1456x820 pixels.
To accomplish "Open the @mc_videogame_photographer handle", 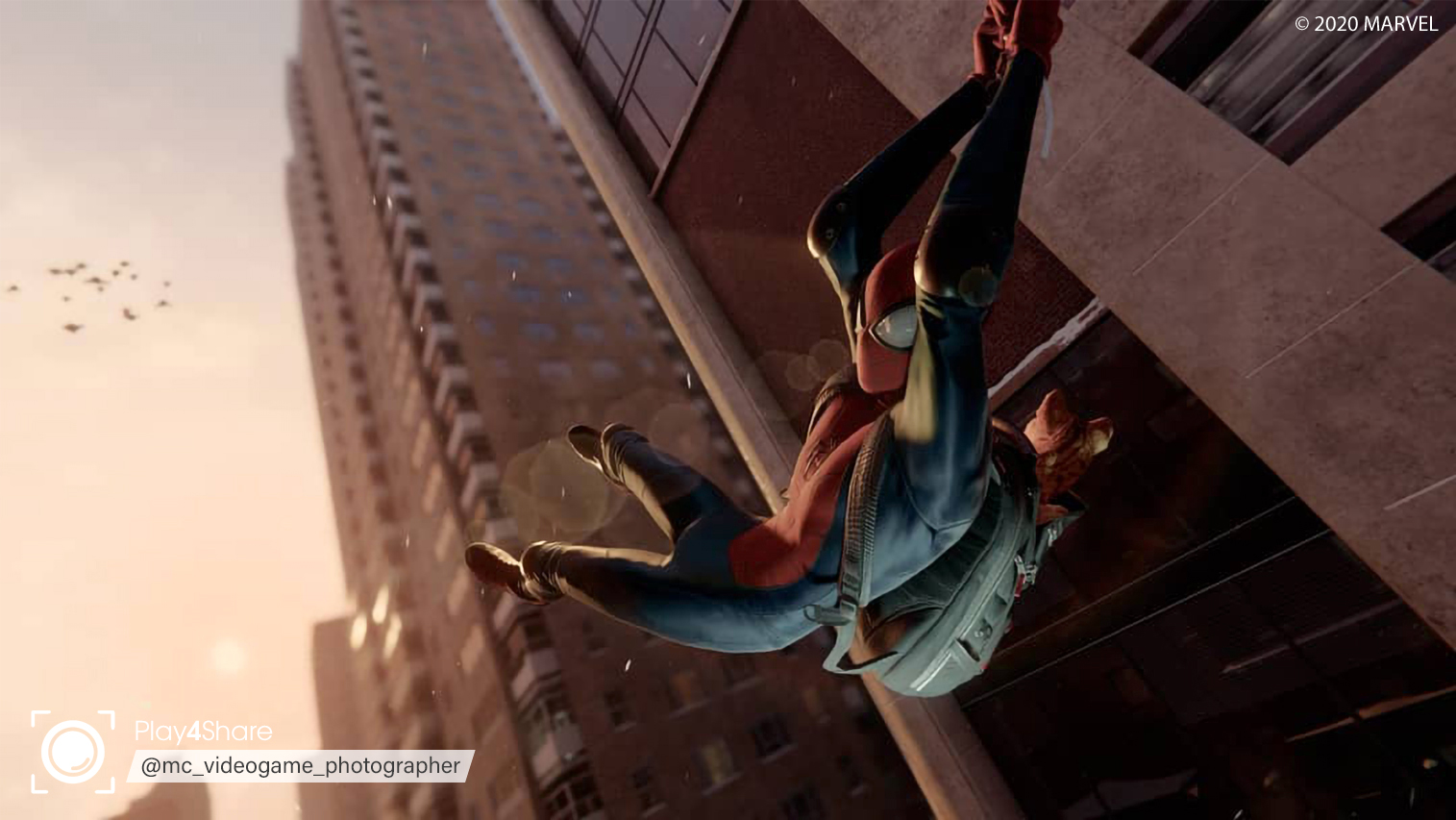I will point(301,766).
